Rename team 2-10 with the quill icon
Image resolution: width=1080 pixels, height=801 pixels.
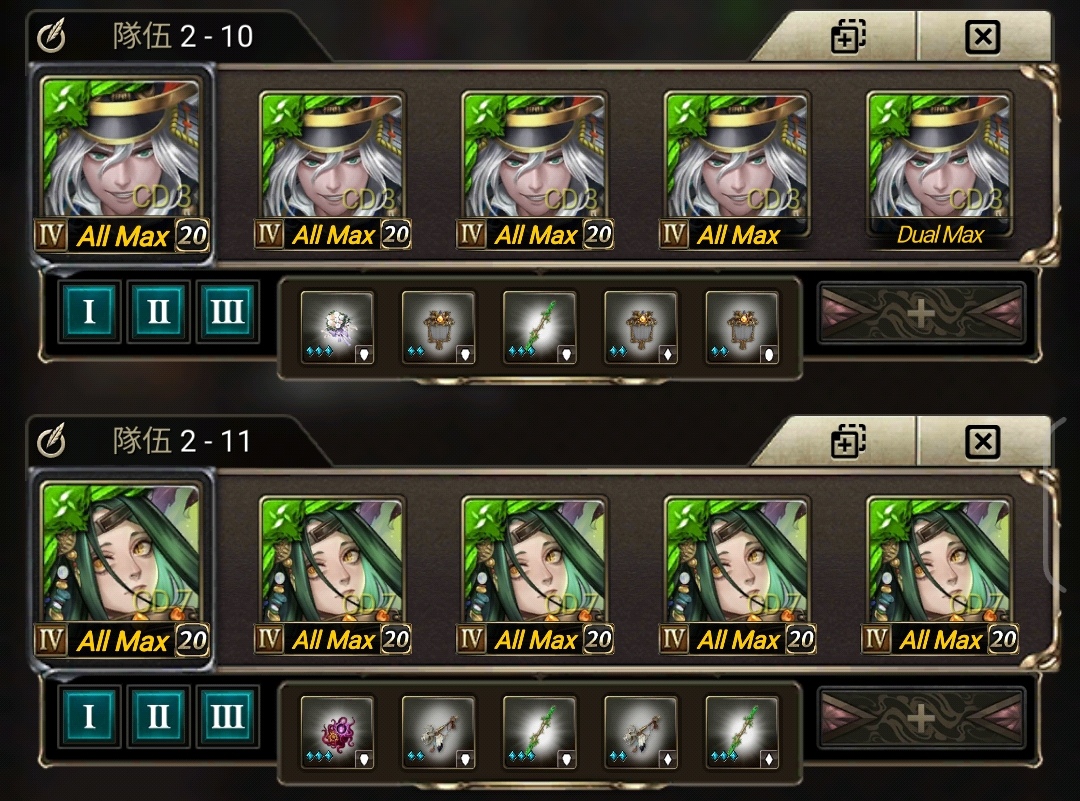[x=51, y=38]
